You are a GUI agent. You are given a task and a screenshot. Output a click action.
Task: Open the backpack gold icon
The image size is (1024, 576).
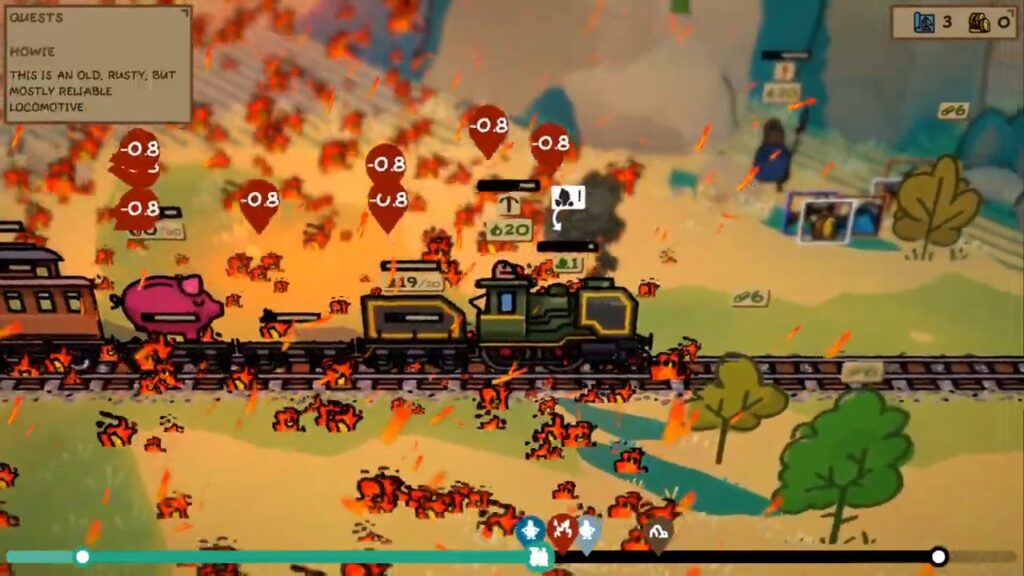click(979, 22)
